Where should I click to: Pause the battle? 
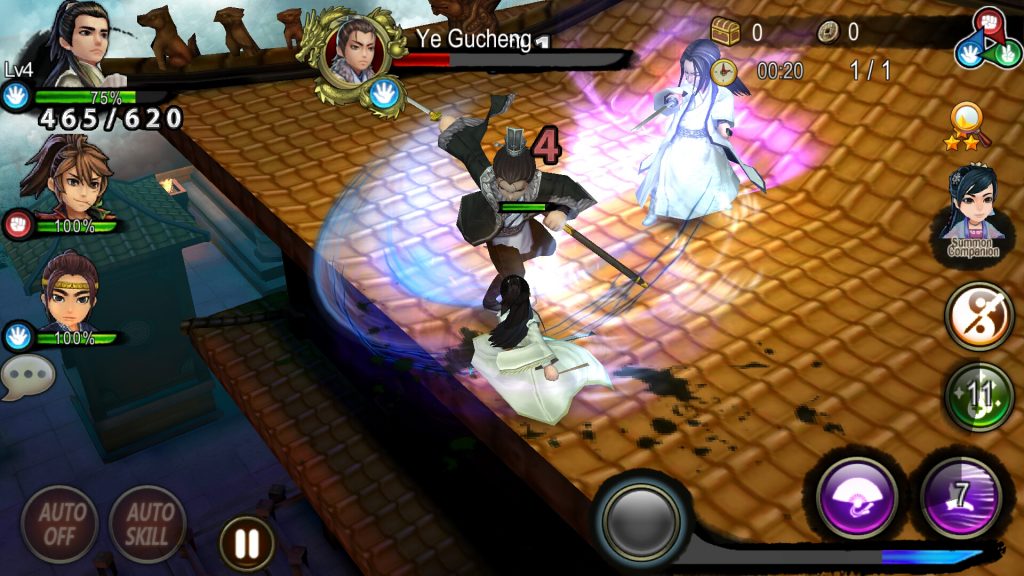coord(246,543)
